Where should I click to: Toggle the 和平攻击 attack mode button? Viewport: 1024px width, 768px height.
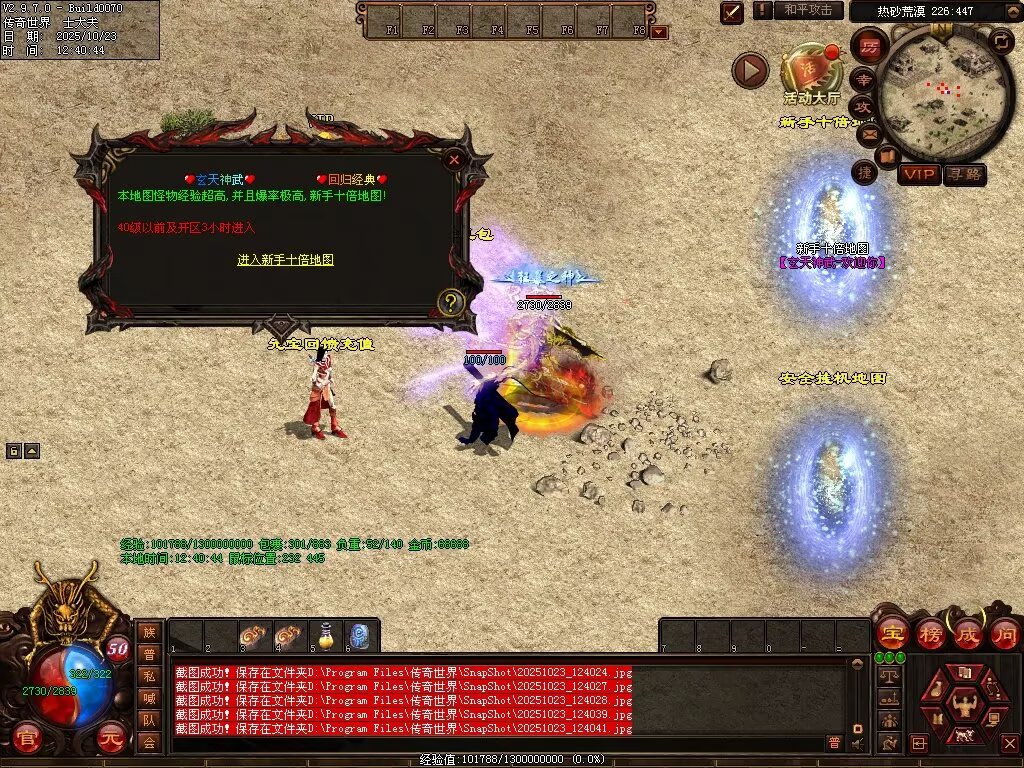807,10
